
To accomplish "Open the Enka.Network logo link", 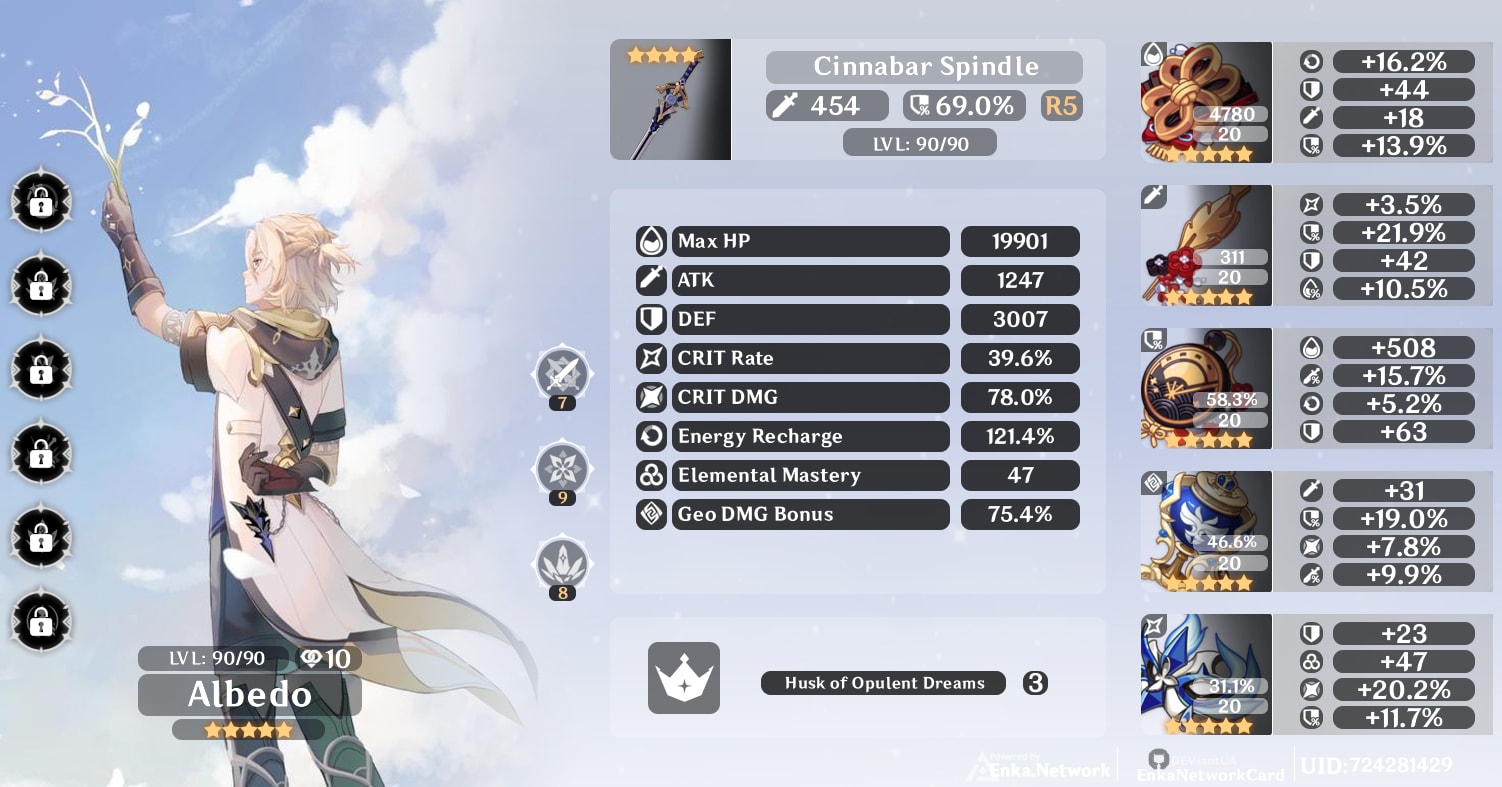I will (x=1040, y=767).
